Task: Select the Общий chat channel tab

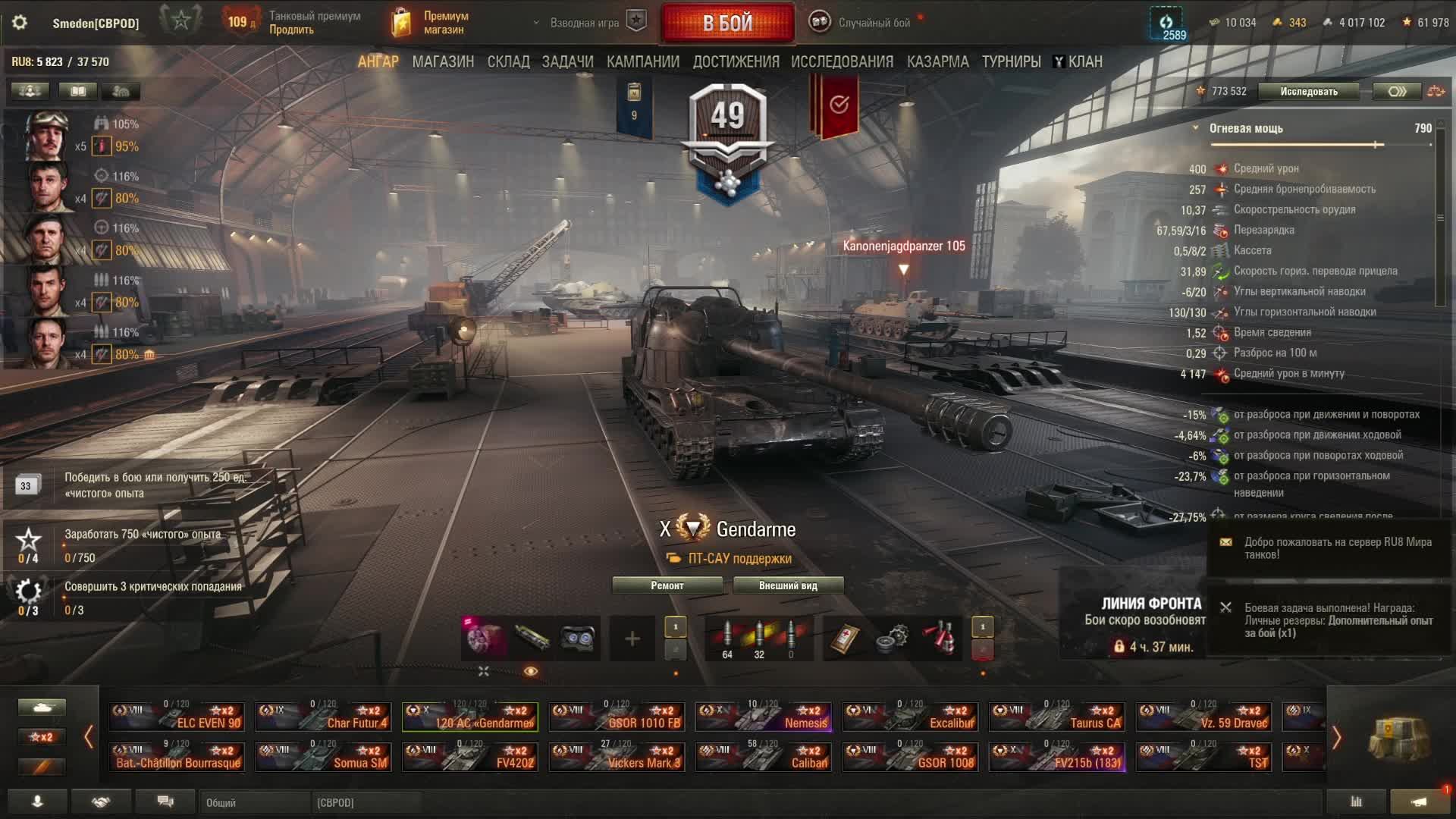Action: (x=254, y=802)
